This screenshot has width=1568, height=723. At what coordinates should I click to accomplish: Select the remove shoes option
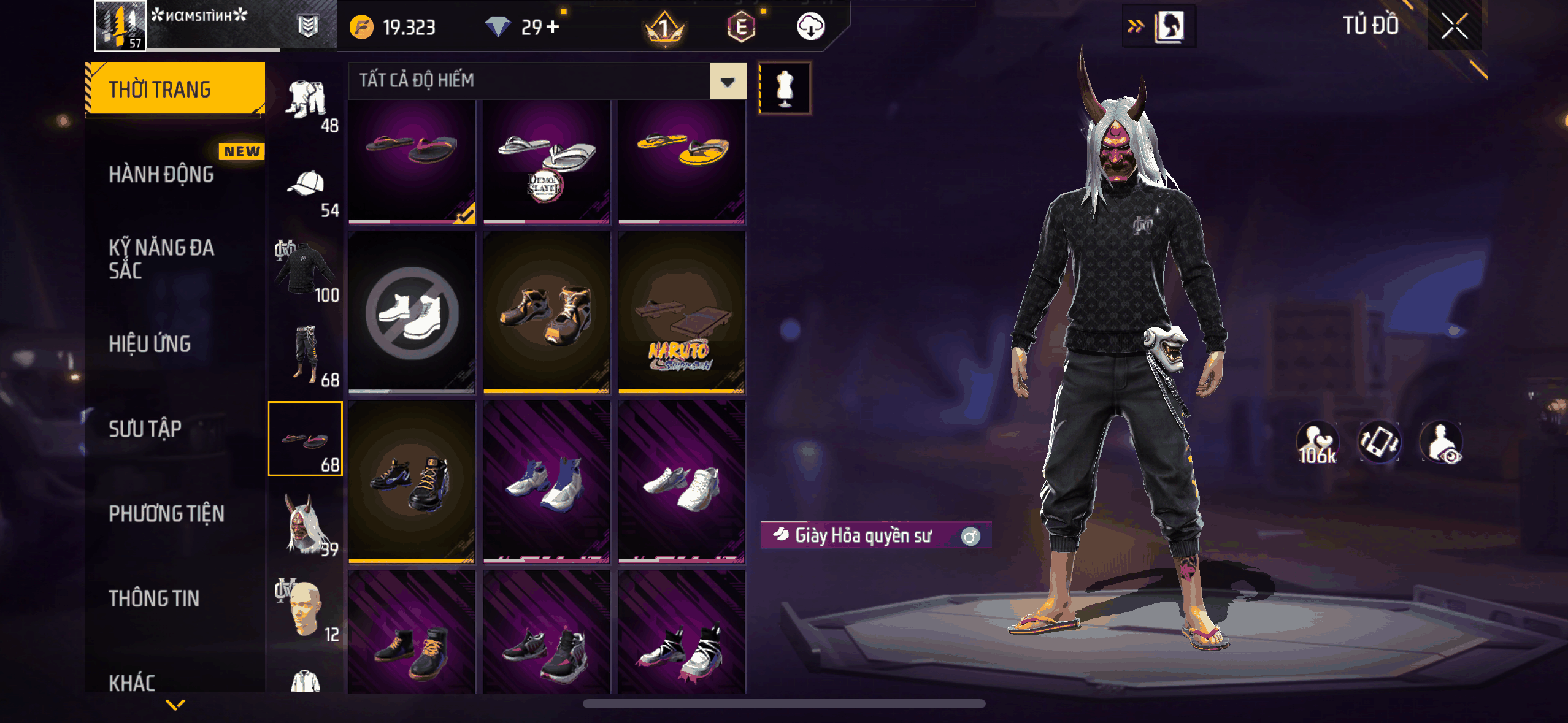[412, 313]
